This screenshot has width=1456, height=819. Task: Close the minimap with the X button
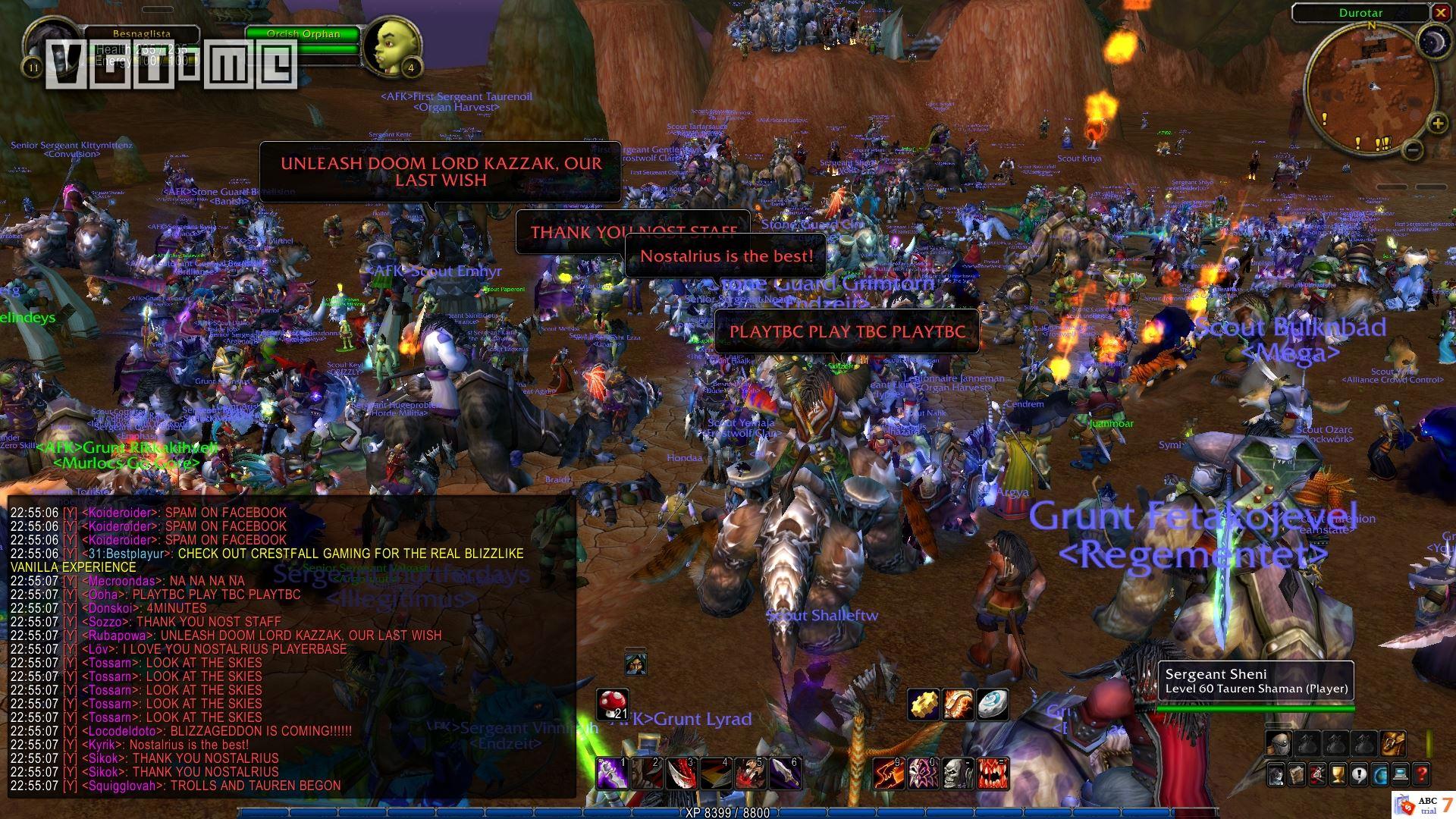coord(1440,13)
